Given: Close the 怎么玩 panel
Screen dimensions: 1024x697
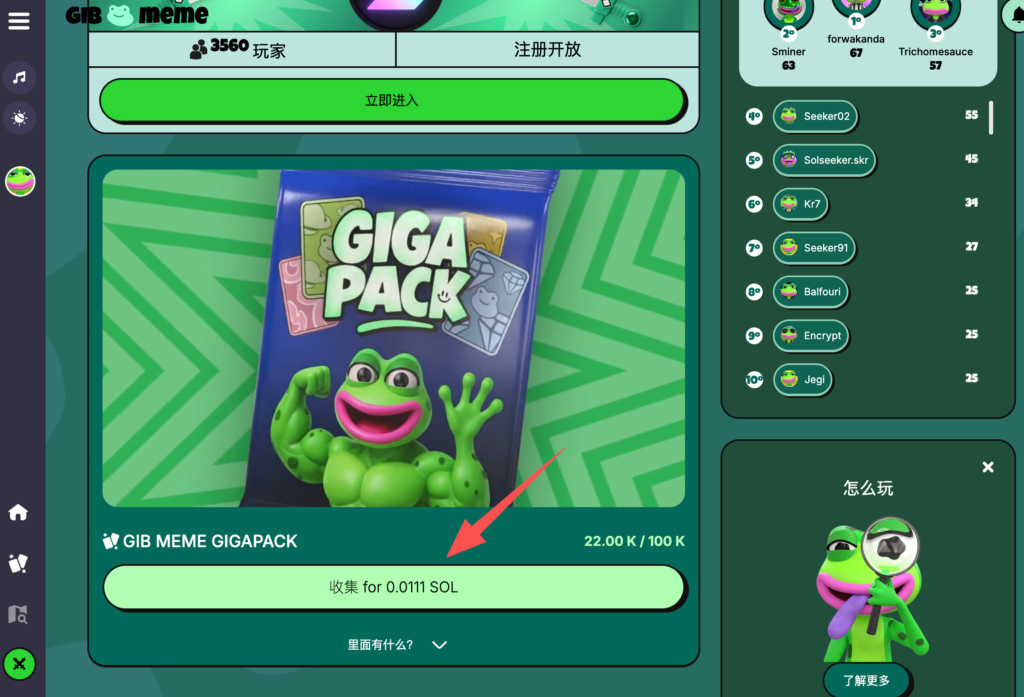Looking at the screenshot, I should (x=988, y=467).
